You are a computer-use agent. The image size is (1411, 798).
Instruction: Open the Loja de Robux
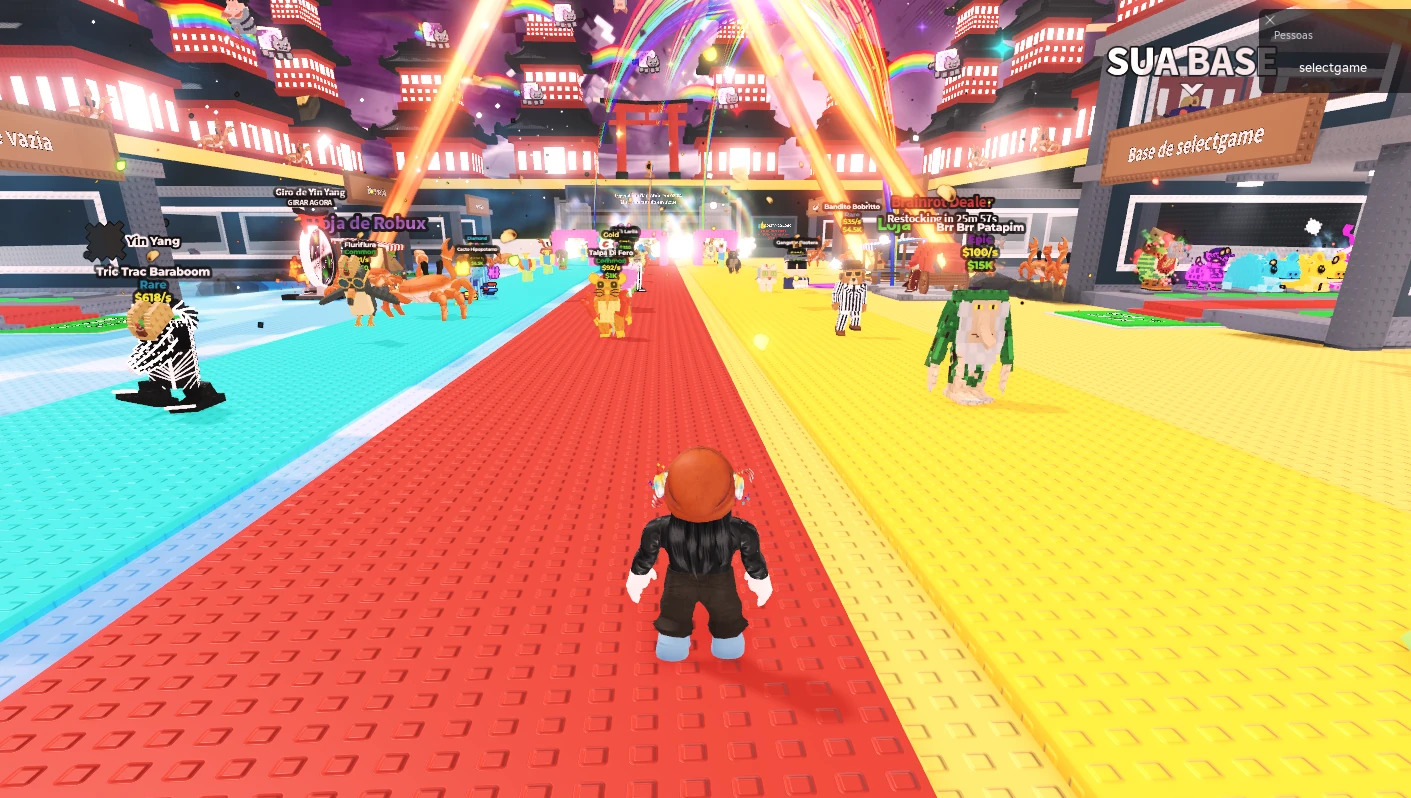(x=375, y=222)
